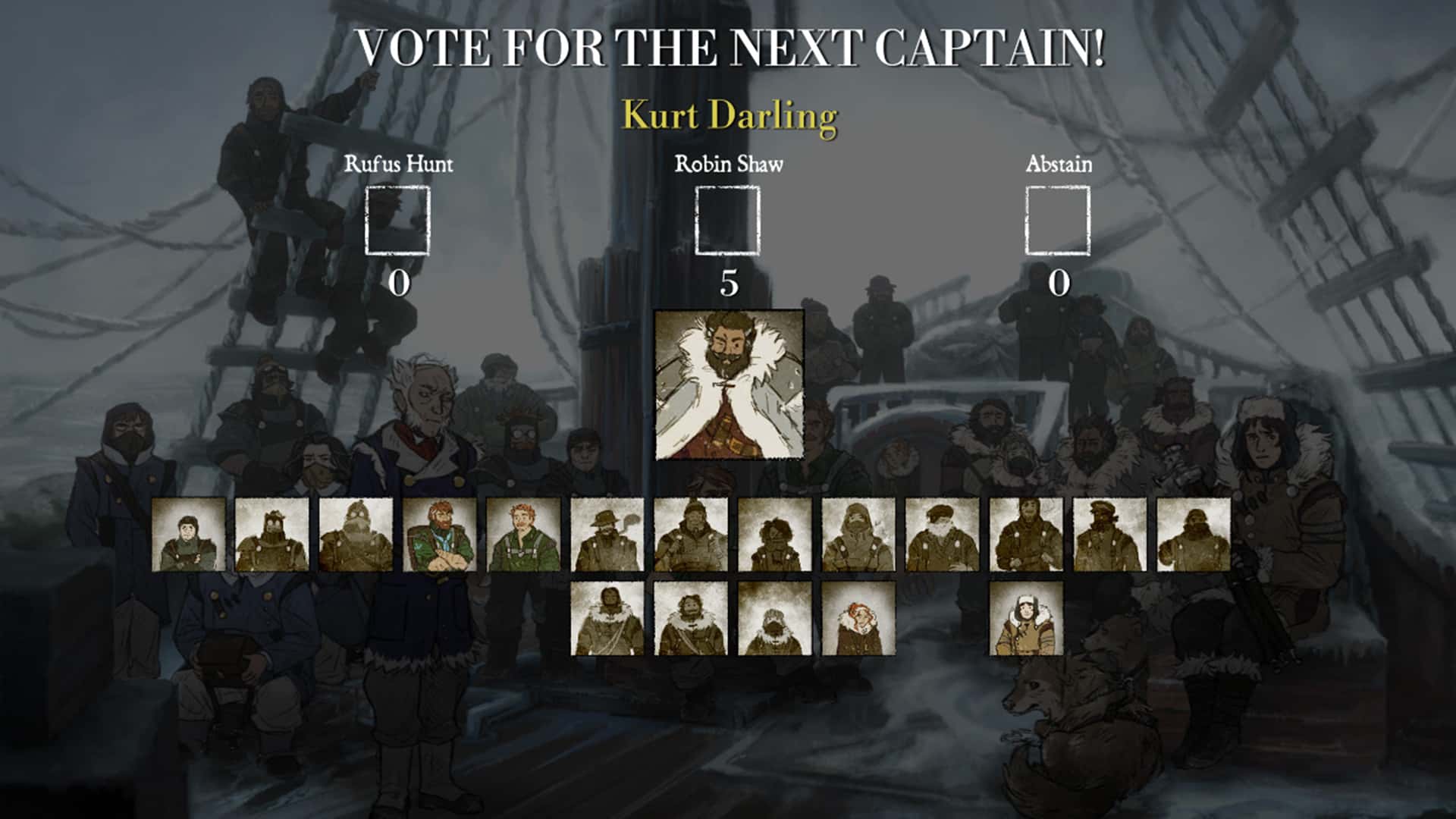Mark the Abstain vote box
Viewport: 1456px width, 819px height.
(1058, 221)
